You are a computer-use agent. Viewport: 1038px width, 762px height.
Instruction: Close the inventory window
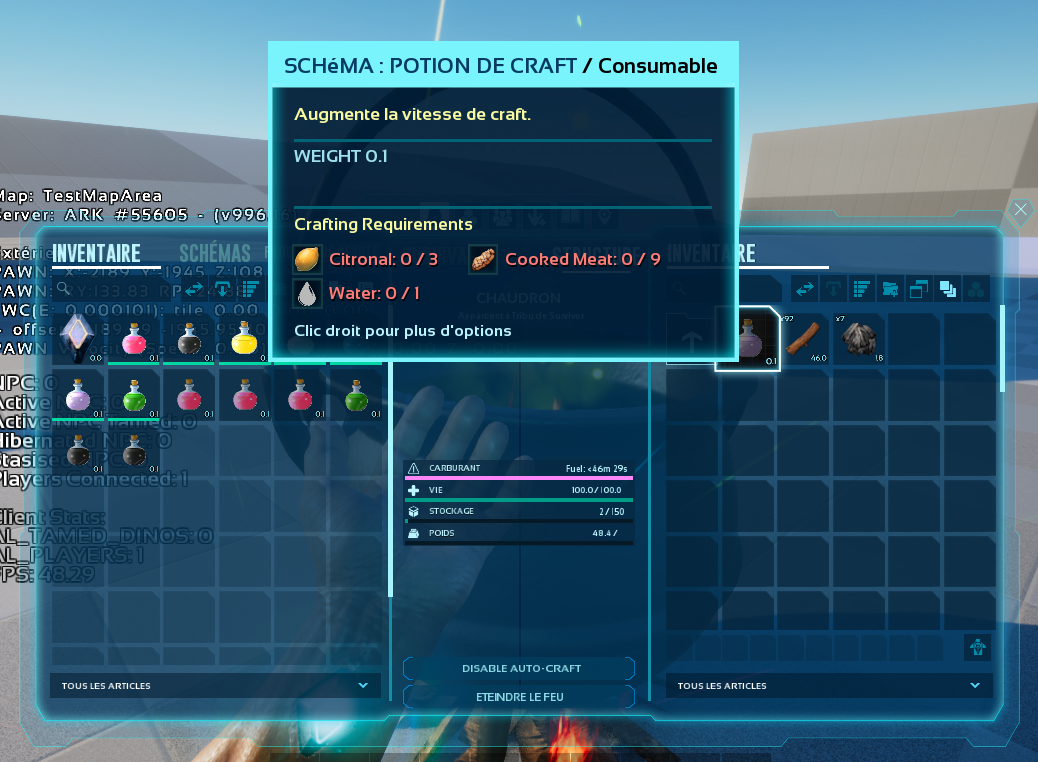(1020, 210)
